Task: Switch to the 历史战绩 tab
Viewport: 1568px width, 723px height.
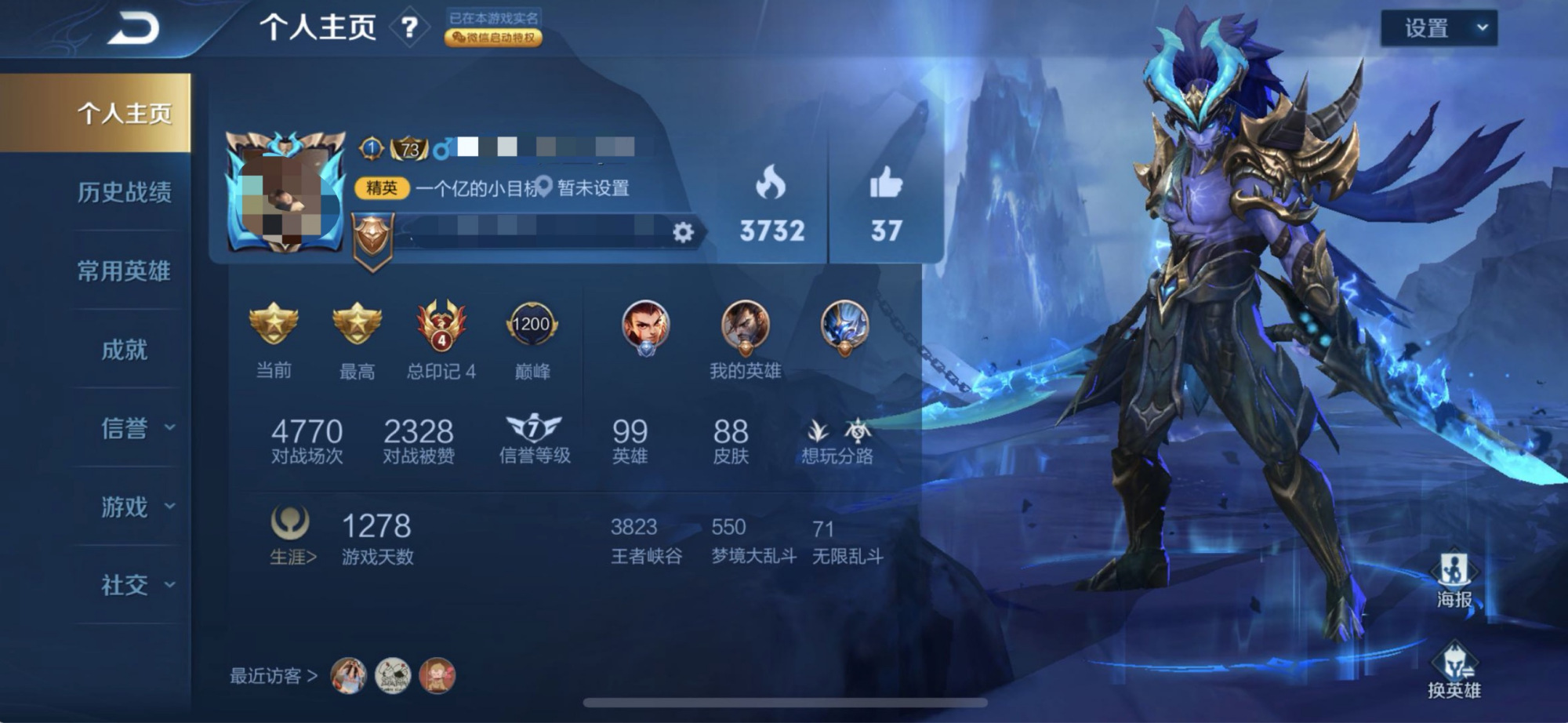Action: tap(125, 193)
